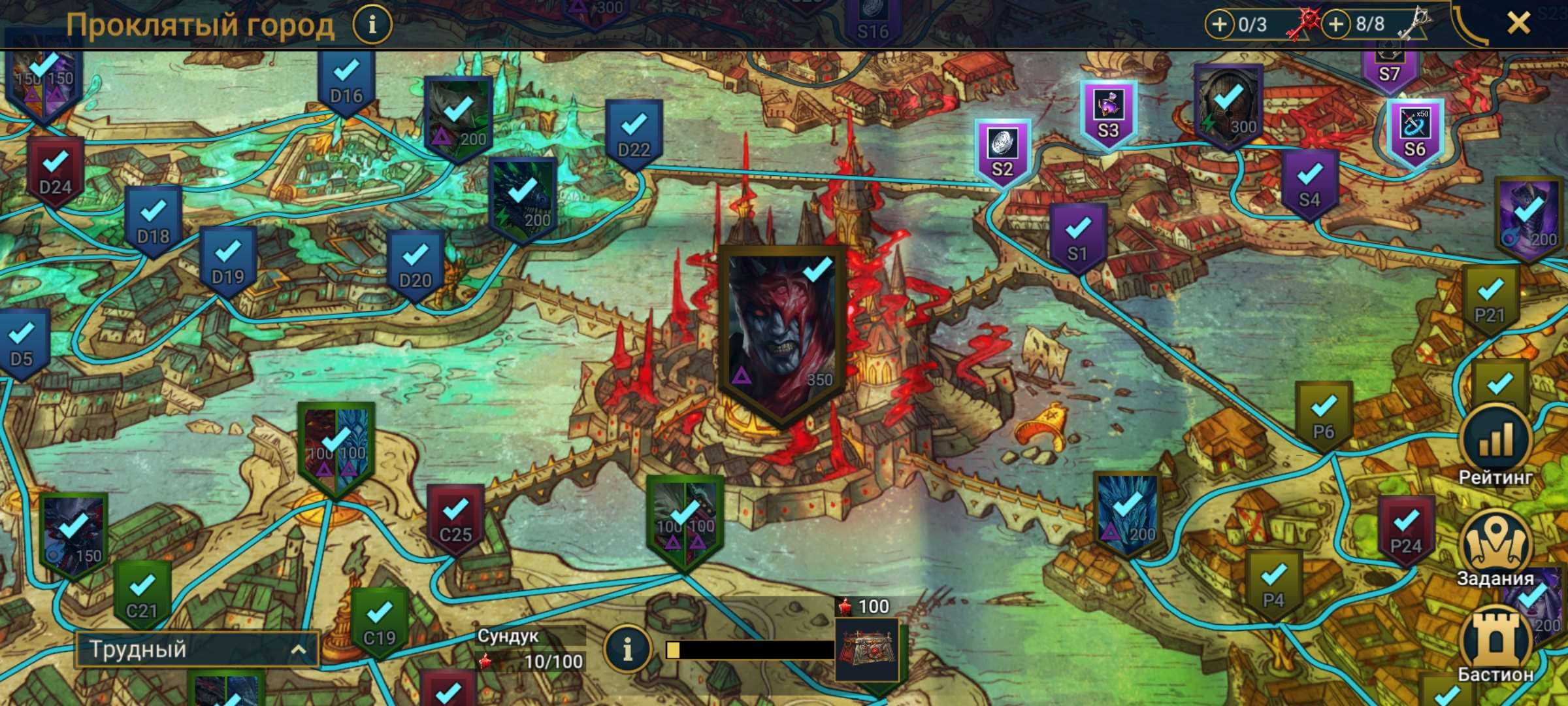Image resolution: width=1568 pixels, height=706 pixels.
Task: Open info next to Проклятый город title
Action: tap(372, 25)
